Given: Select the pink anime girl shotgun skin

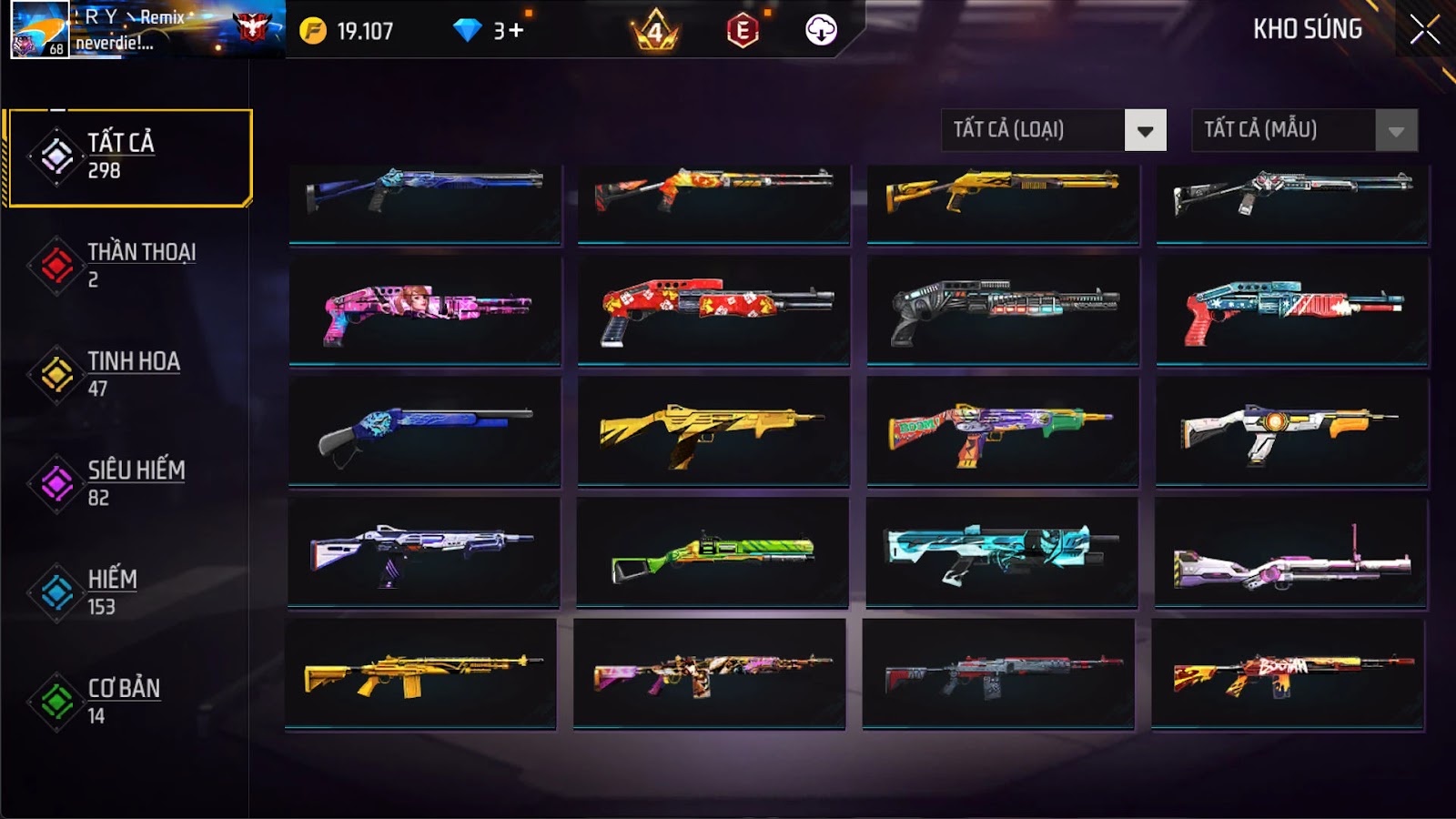Looking at the screenshot, I should pos(425,310).
